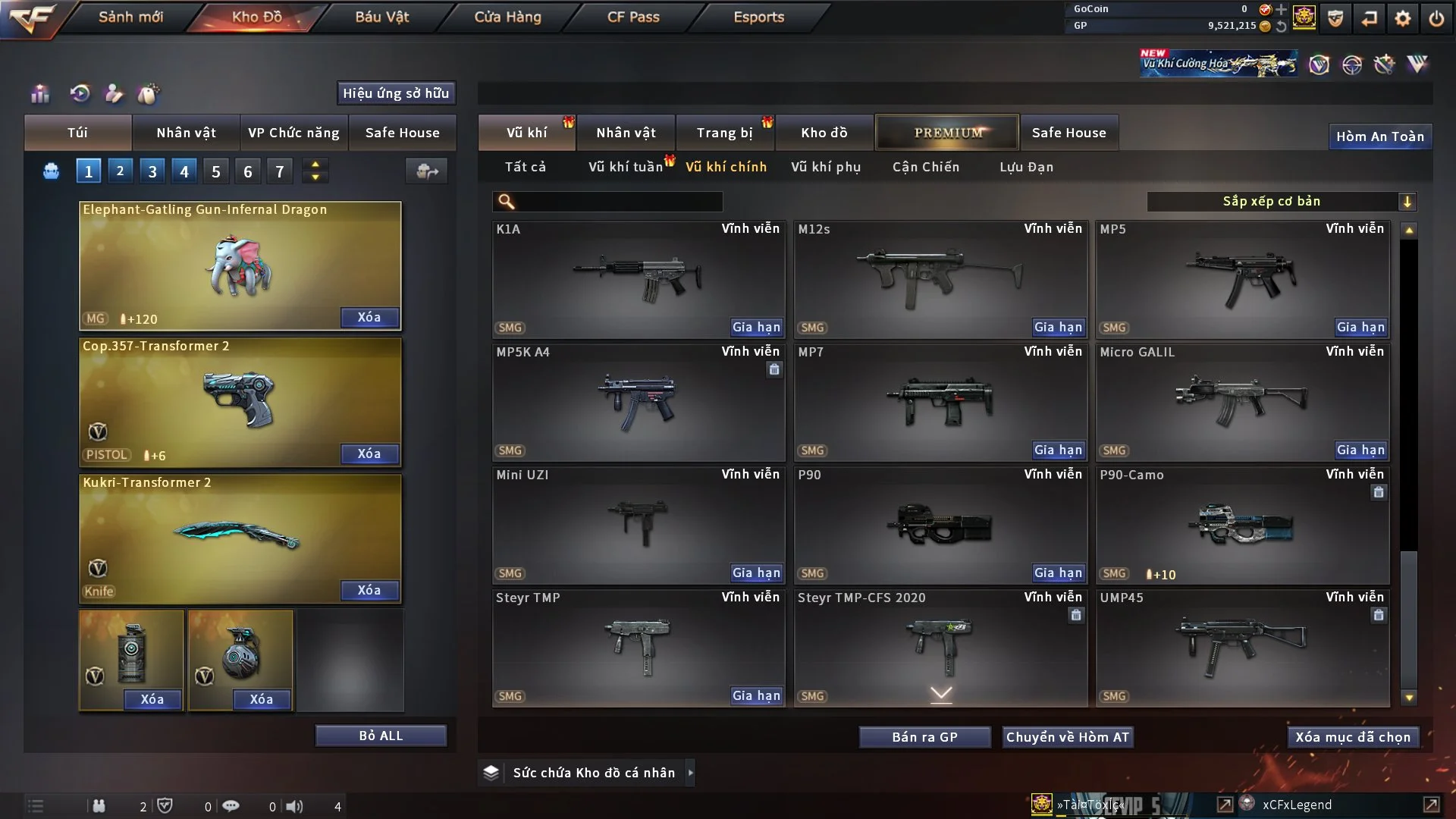Image resolution: width=1456 pixels, height=819 pixels.
Task: Extend the M12s with Gia hạn
Action: [1058, 327]
